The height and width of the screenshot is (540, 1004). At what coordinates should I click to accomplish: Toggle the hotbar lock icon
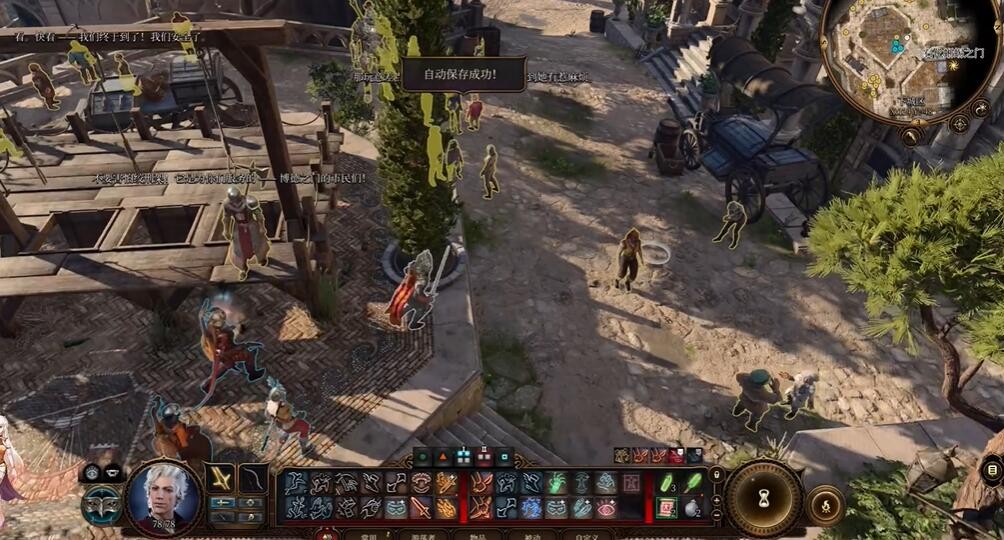pos(716,475)
